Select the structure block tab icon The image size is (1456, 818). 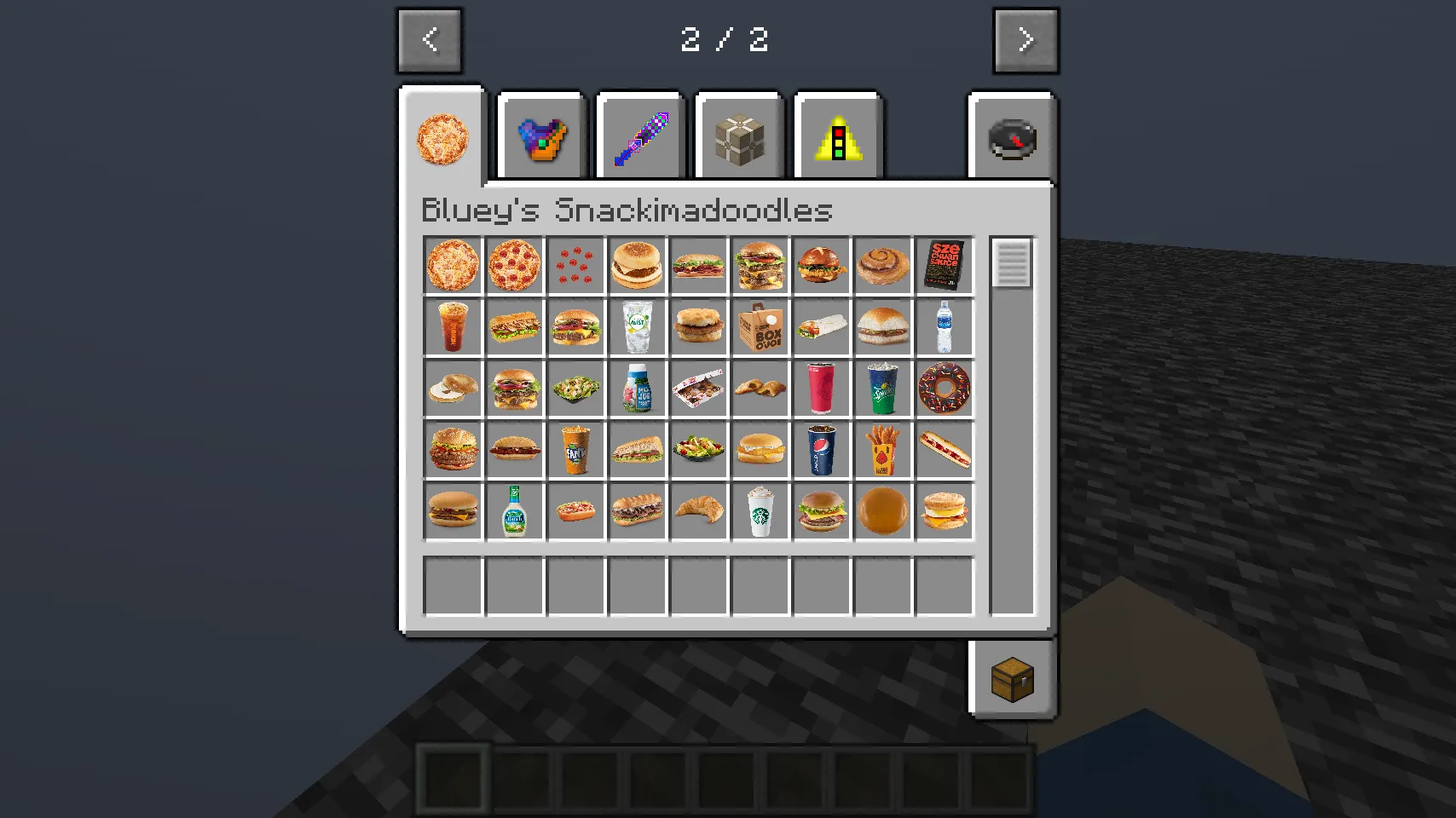738,136
